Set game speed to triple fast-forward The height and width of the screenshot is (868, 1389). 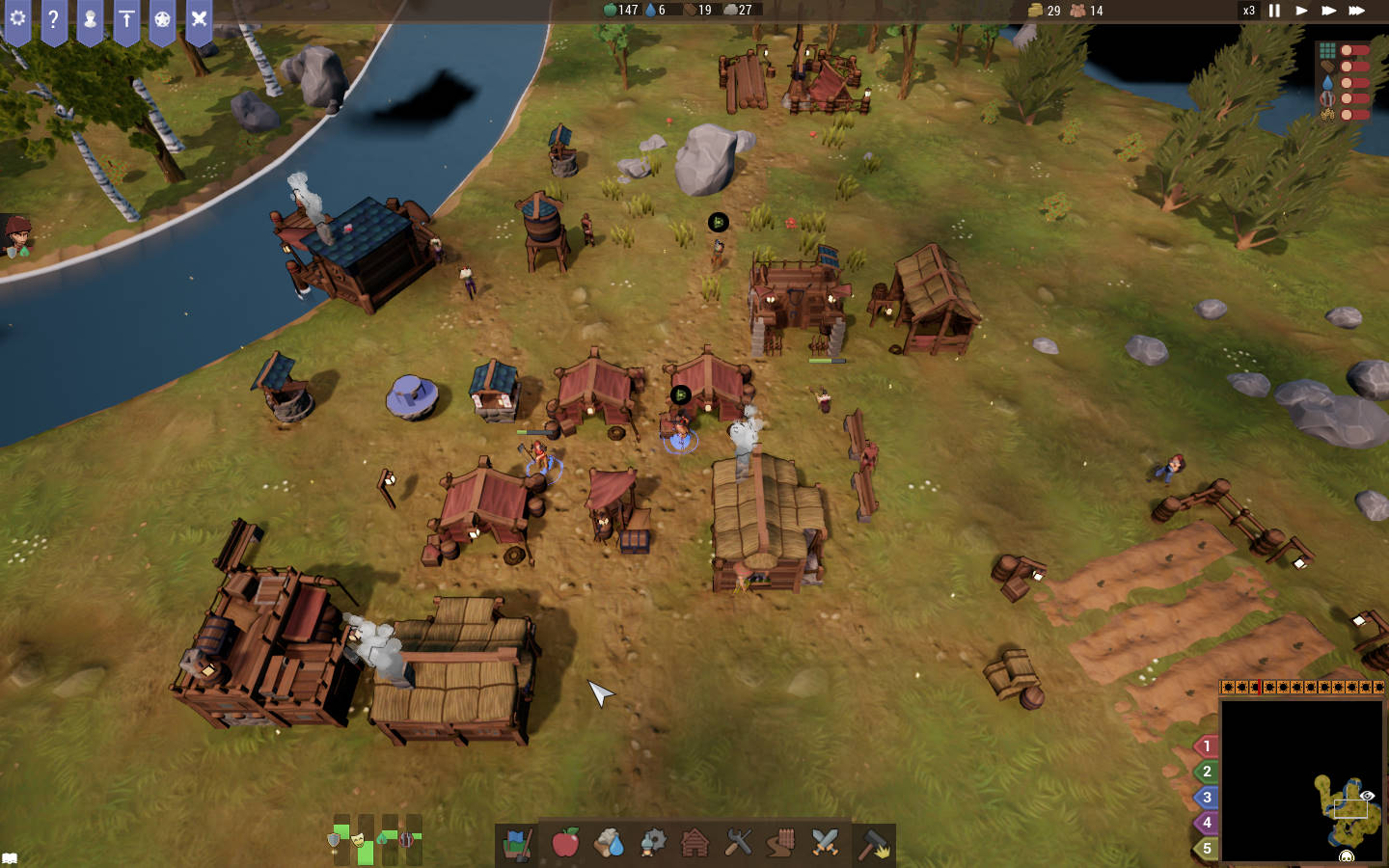click(x=1356, y=11)
